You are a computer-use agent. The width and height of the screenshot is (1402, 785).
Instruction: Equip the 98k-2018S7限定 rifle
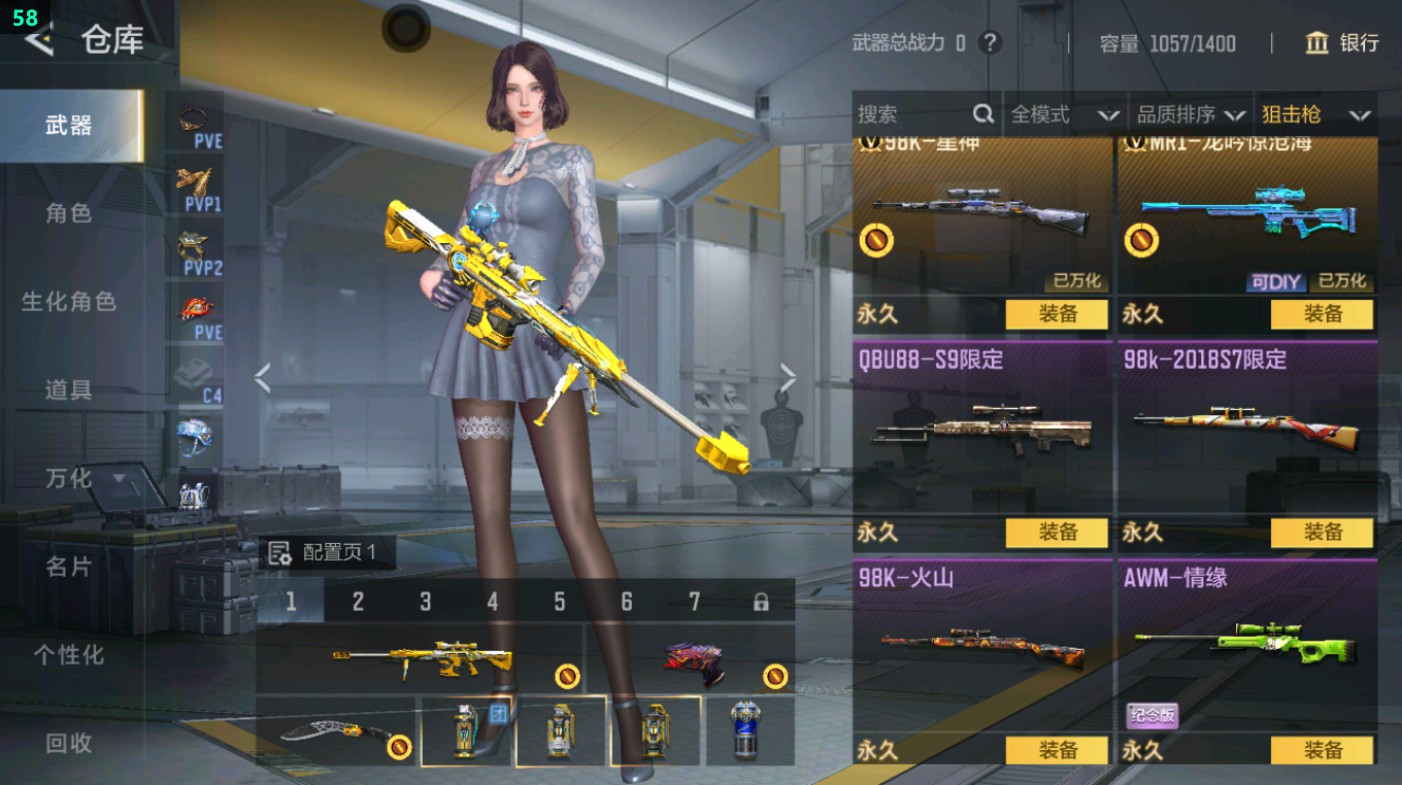coord(1321,533)
